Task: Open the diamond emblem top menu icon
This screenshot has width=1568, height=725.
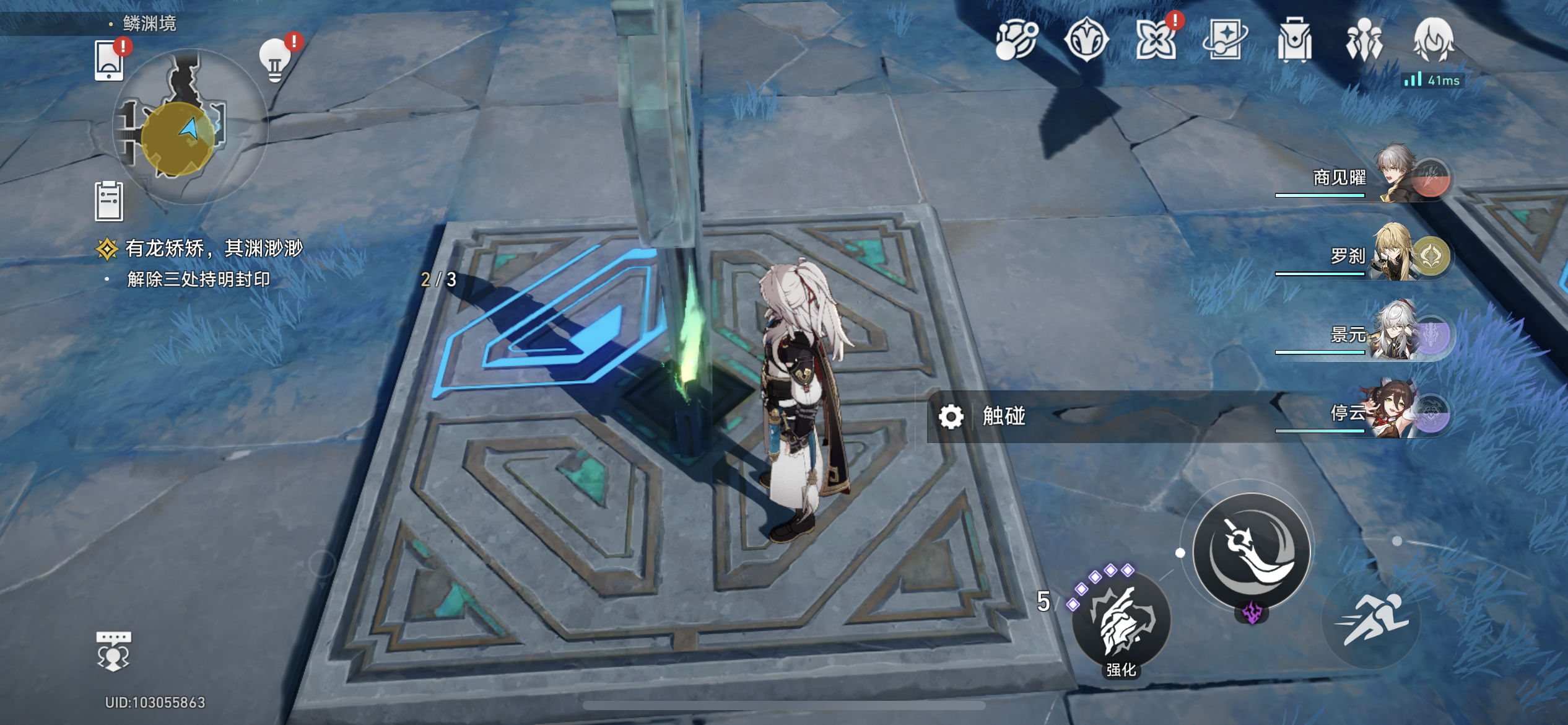Action: pos(1086,40)
